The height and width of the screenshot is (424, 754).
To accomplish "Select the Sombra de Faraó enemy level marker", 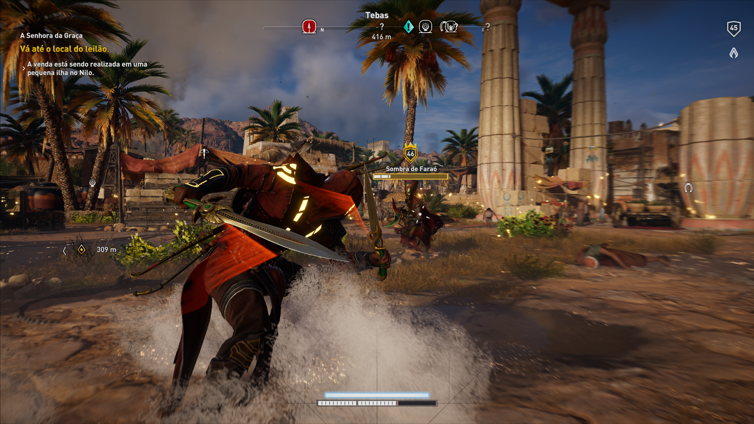I will coord(410,154).
